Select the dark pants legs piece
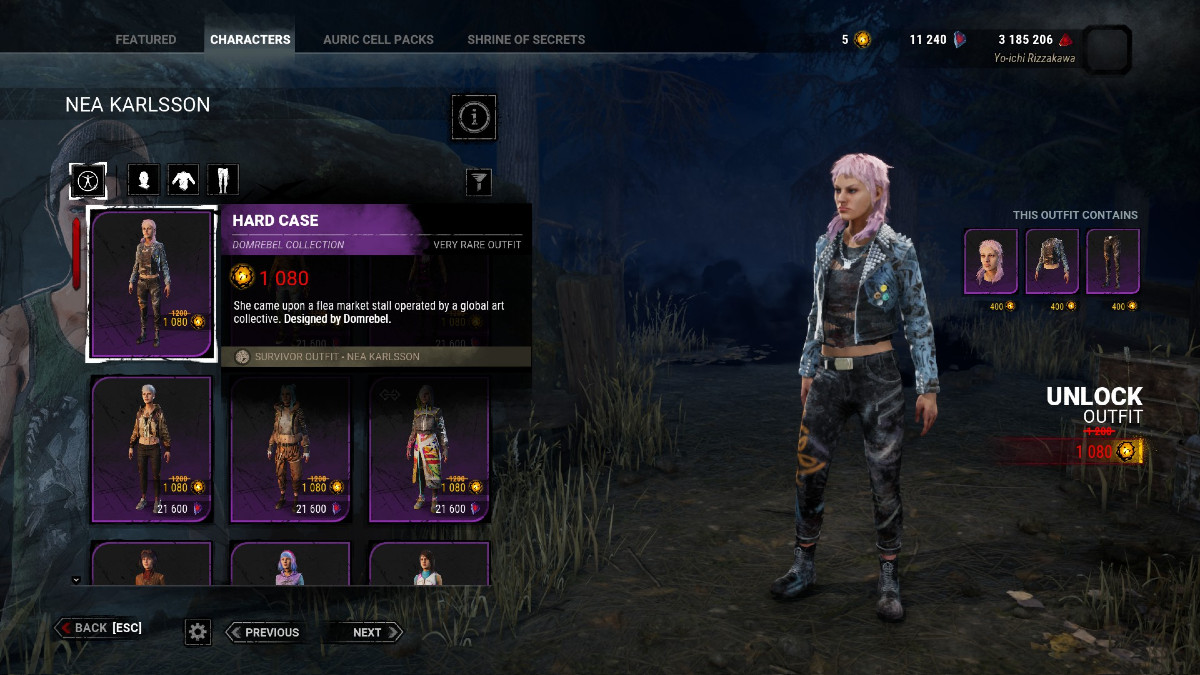The width and height of the screenshot is (1200, 675). click(x=1113, y=262)
